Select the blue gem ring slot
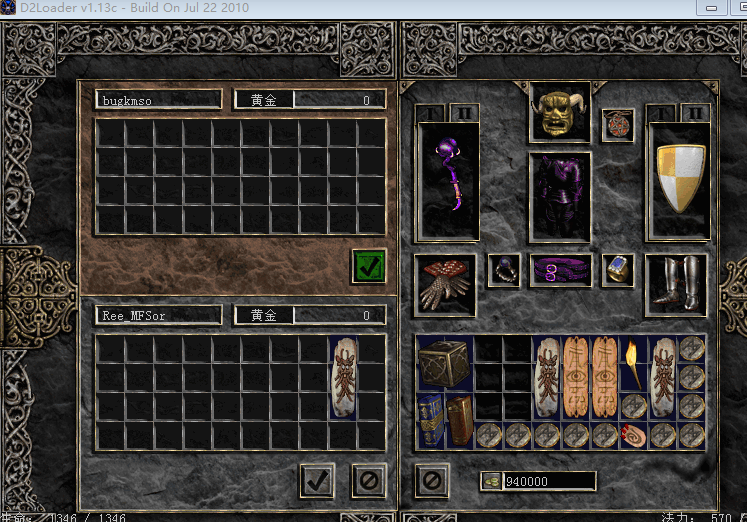 point(618,269)
